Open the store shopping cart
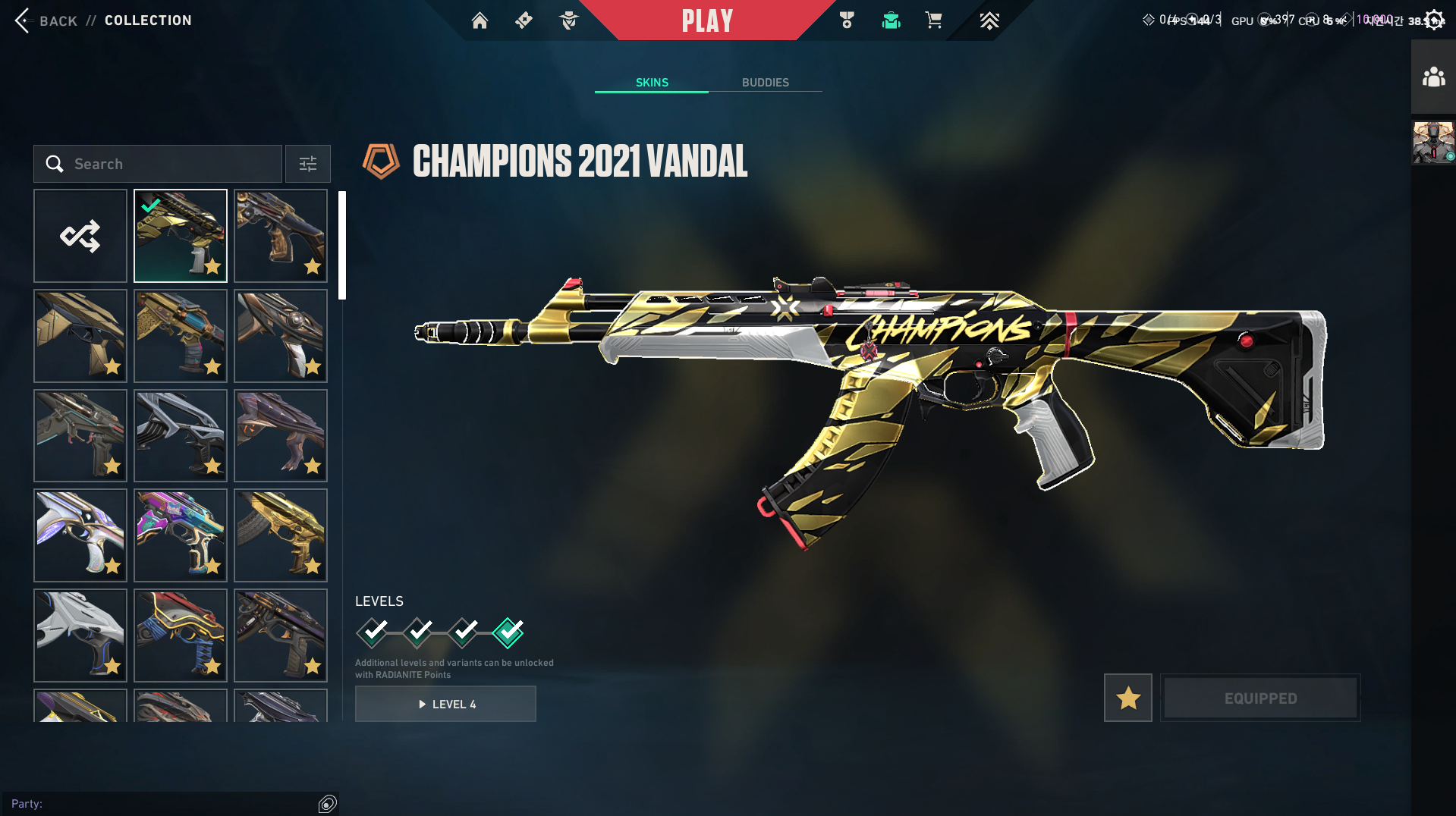 coord(933,20)
